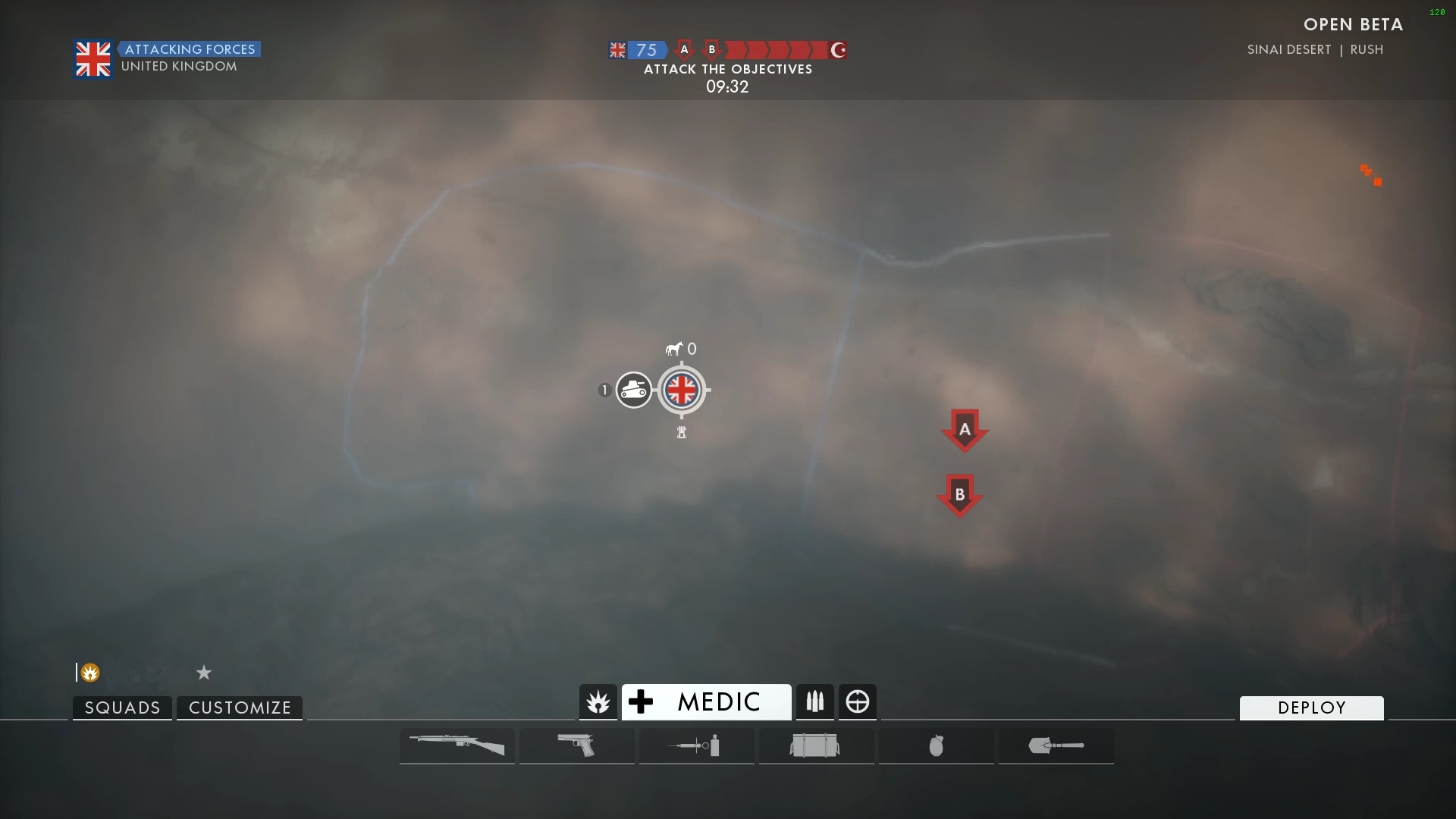Select the horse cavalry spawn icon
1456x819 pixels.
tap(674, 349)
